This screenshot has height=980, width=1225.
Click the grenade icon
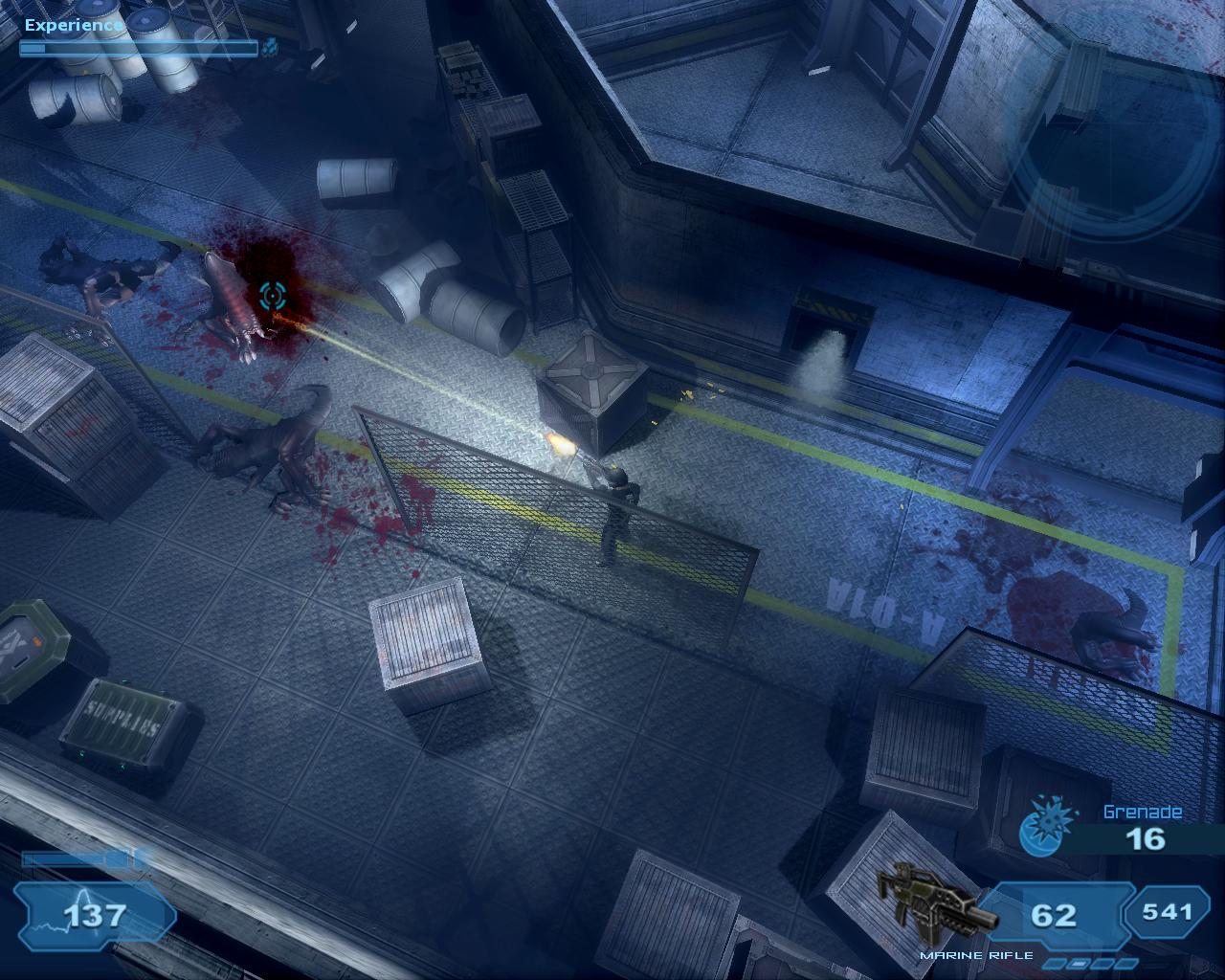[x=1042, y=827]
